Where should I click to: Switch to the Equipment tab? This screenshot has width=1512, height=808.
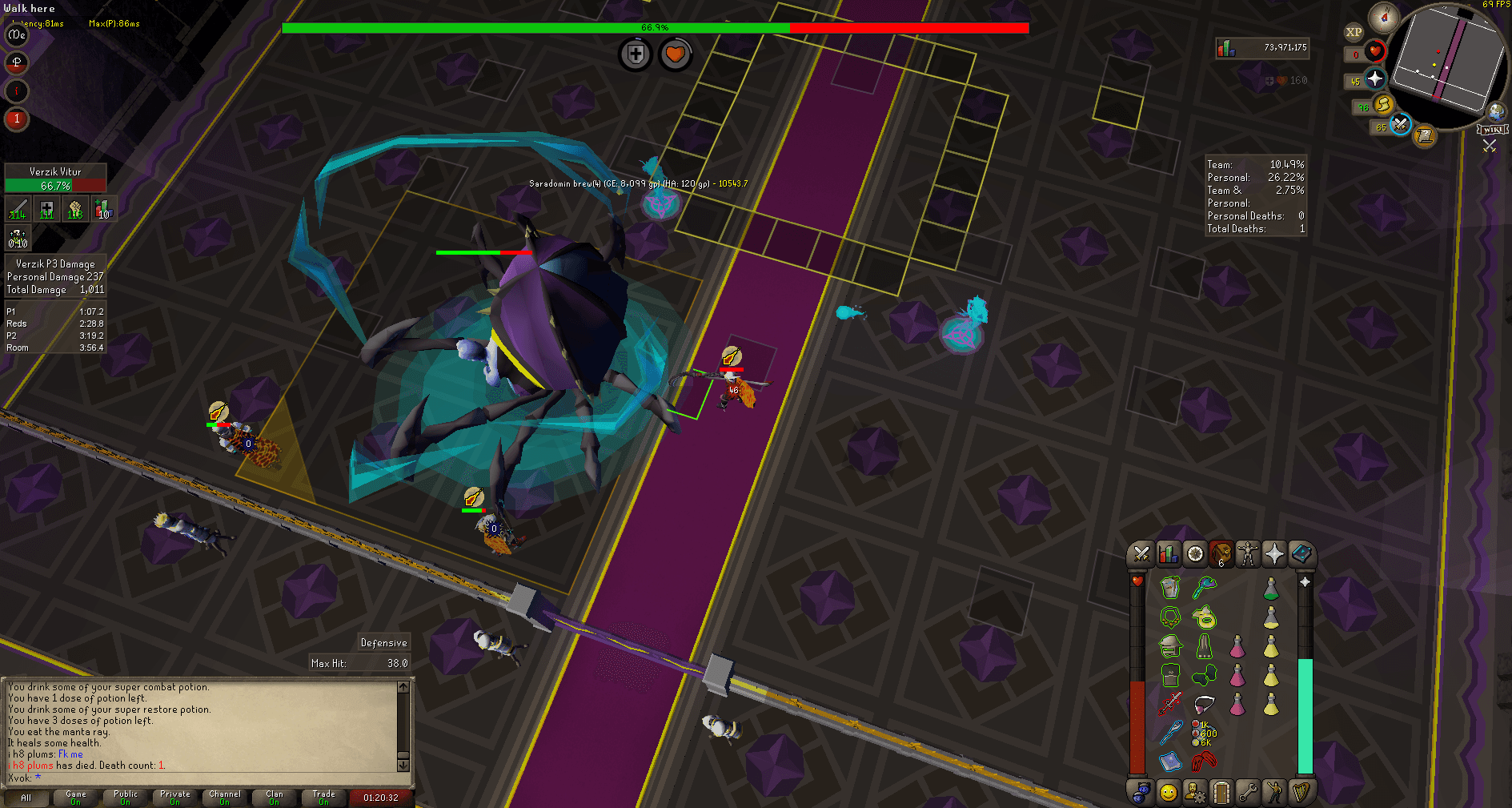(x=1249, y=555)
